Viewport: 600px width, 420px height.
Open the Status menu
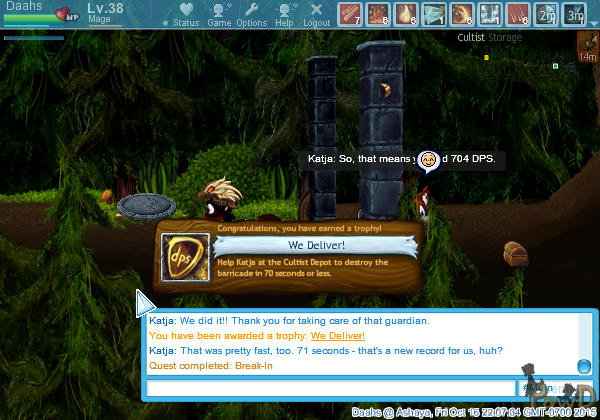[x=184, y=15]
